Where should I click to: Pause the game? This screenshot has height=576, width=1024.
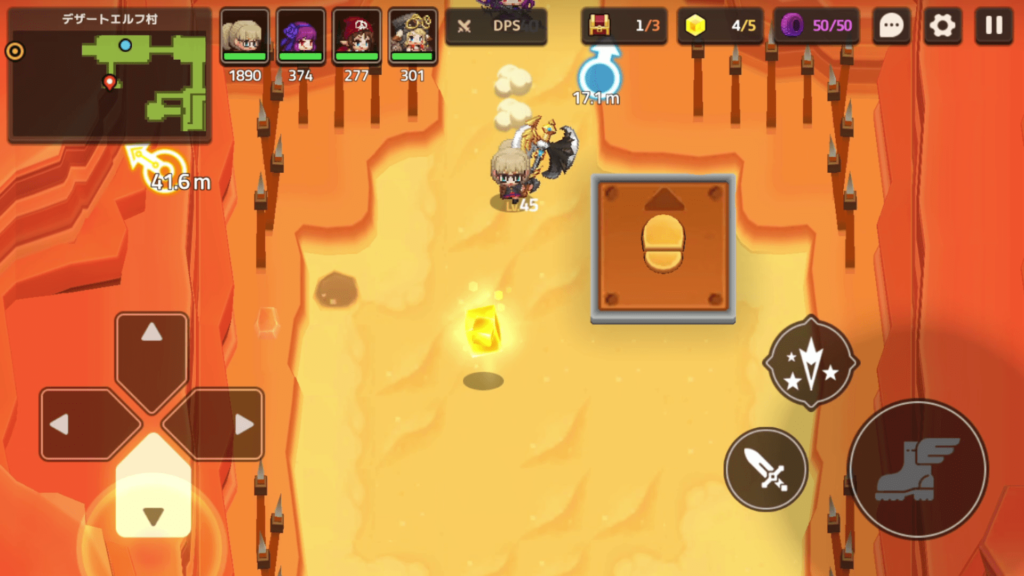pyautogui.click(x=993, y=26)
